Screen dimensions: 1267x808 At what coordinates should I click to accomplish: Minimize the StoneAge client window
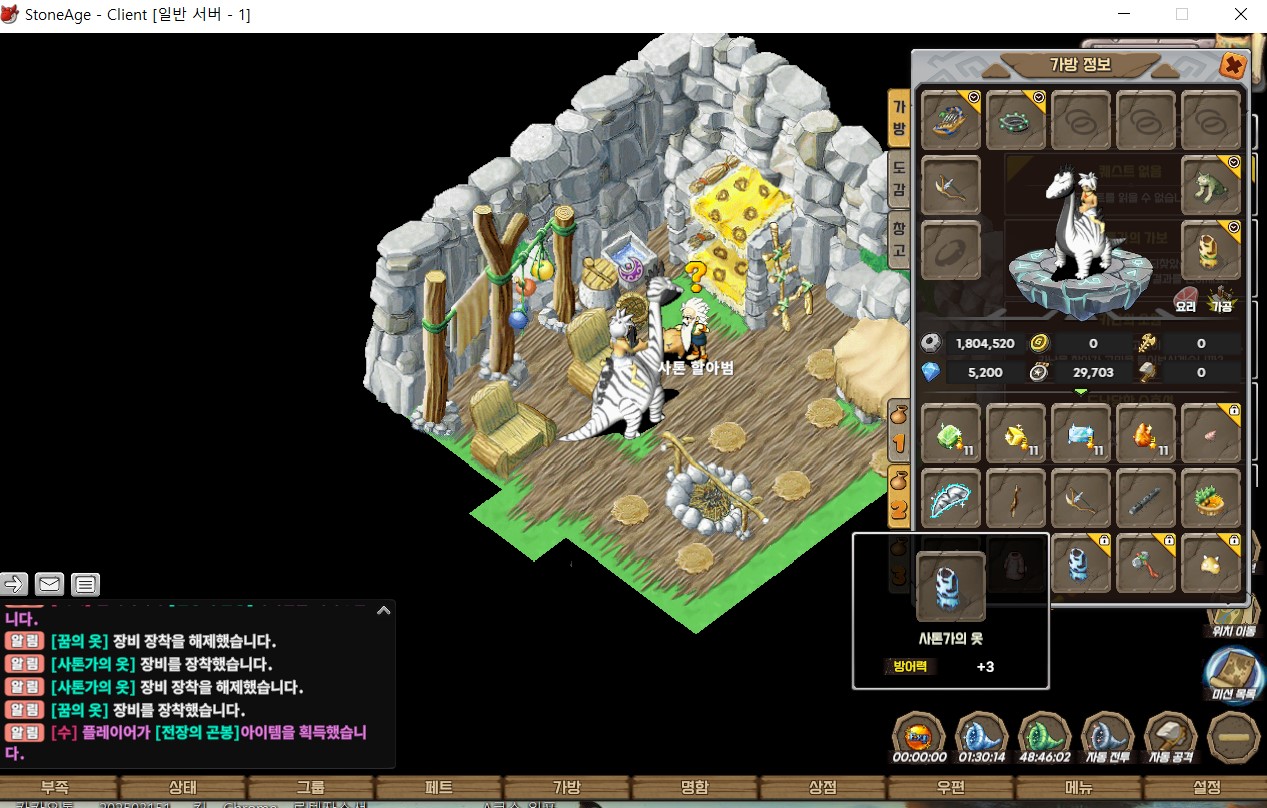pos(1124,15)
